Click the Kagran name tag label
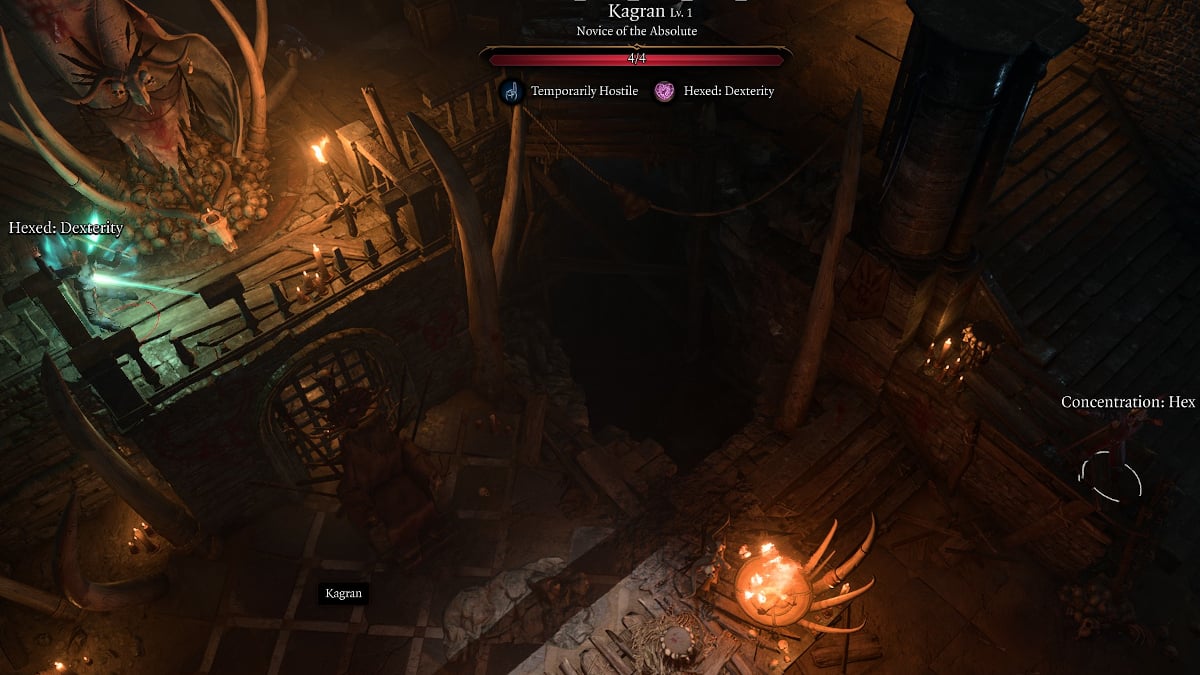The image size is (1200, 675). (343, 593)
